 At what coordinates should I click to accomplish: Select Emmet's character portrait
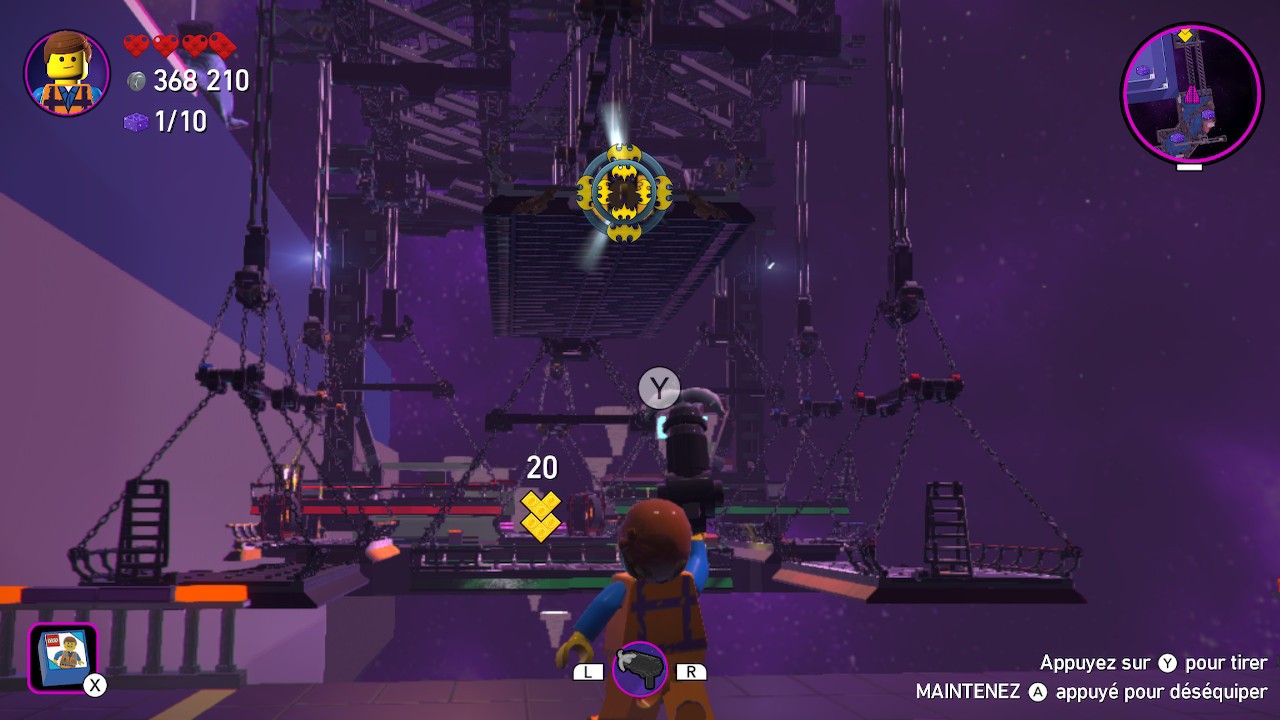[x=67, y=73]
